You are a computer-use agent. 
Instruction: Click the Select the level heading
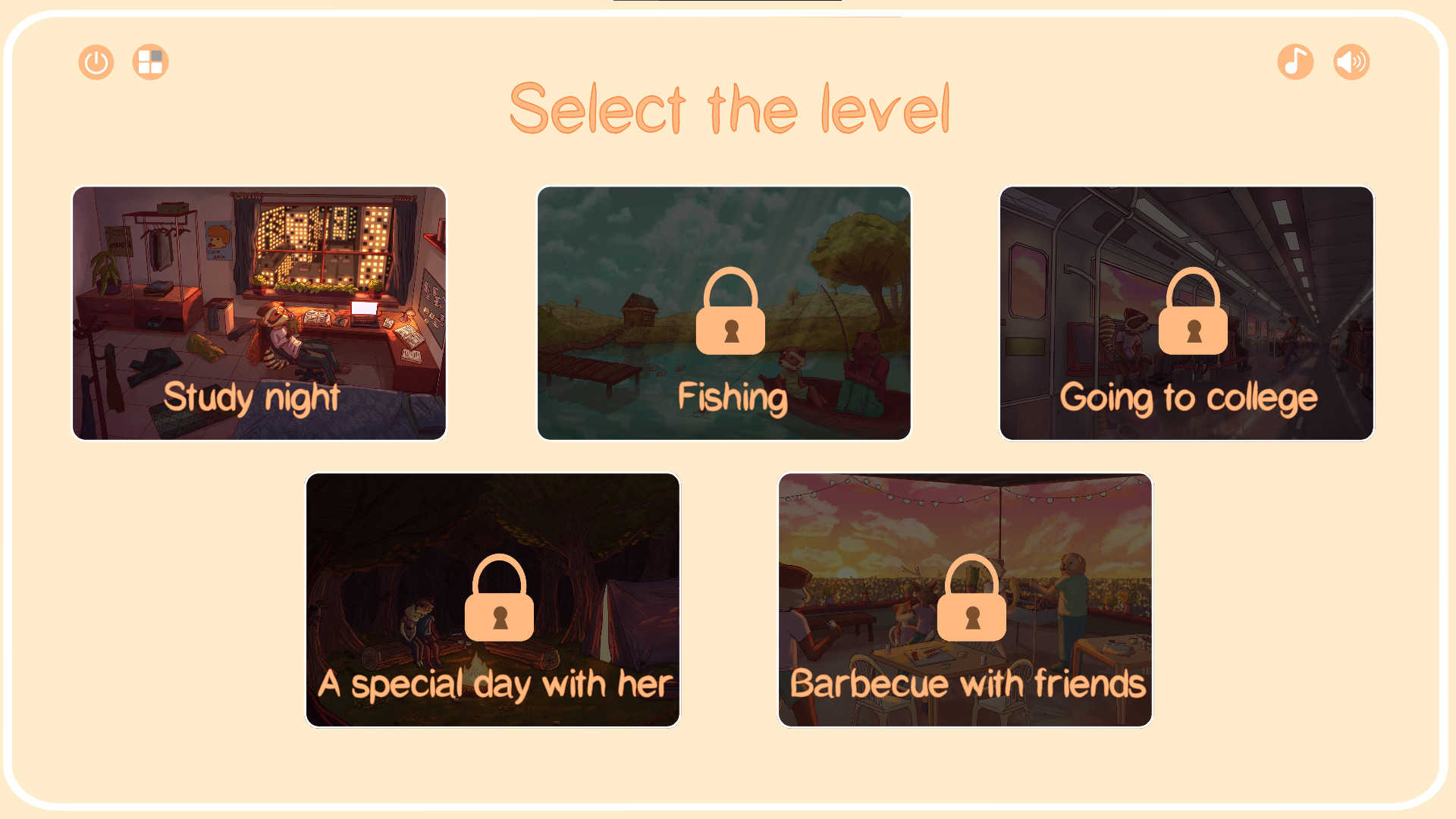733,110
